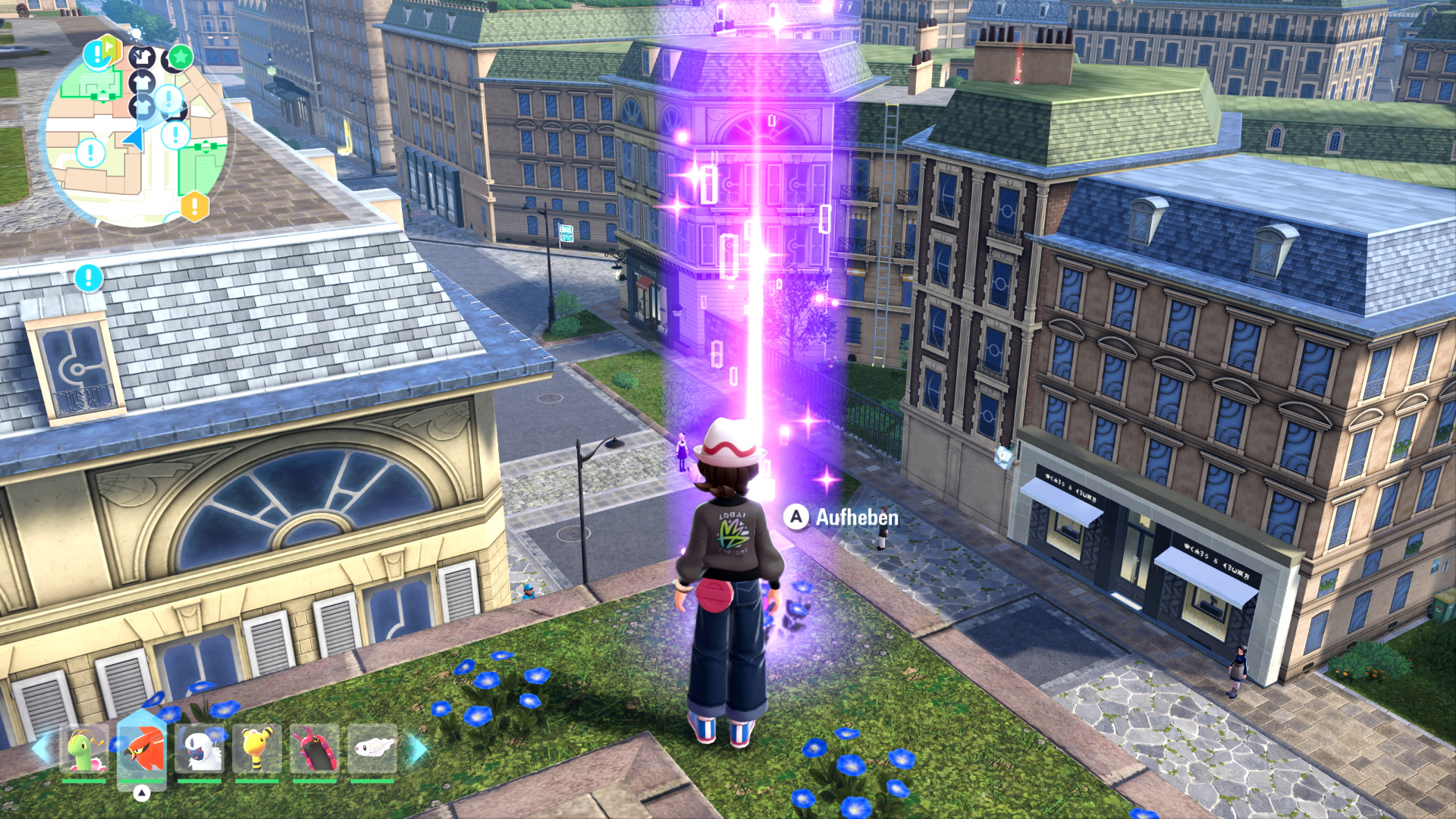Click the party bar's left arrow

coord(40,748)
